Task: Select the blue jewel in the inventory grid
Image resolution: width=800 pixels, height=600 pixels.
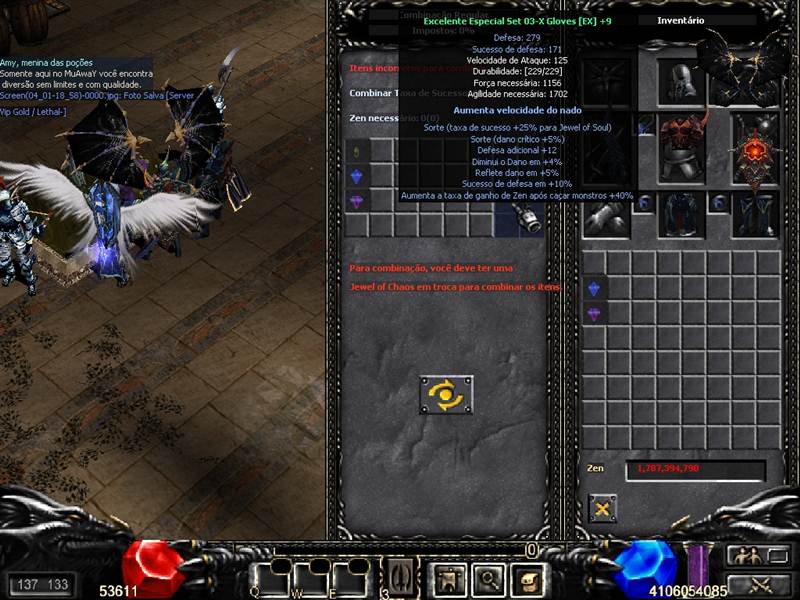Action: [594, 289]
